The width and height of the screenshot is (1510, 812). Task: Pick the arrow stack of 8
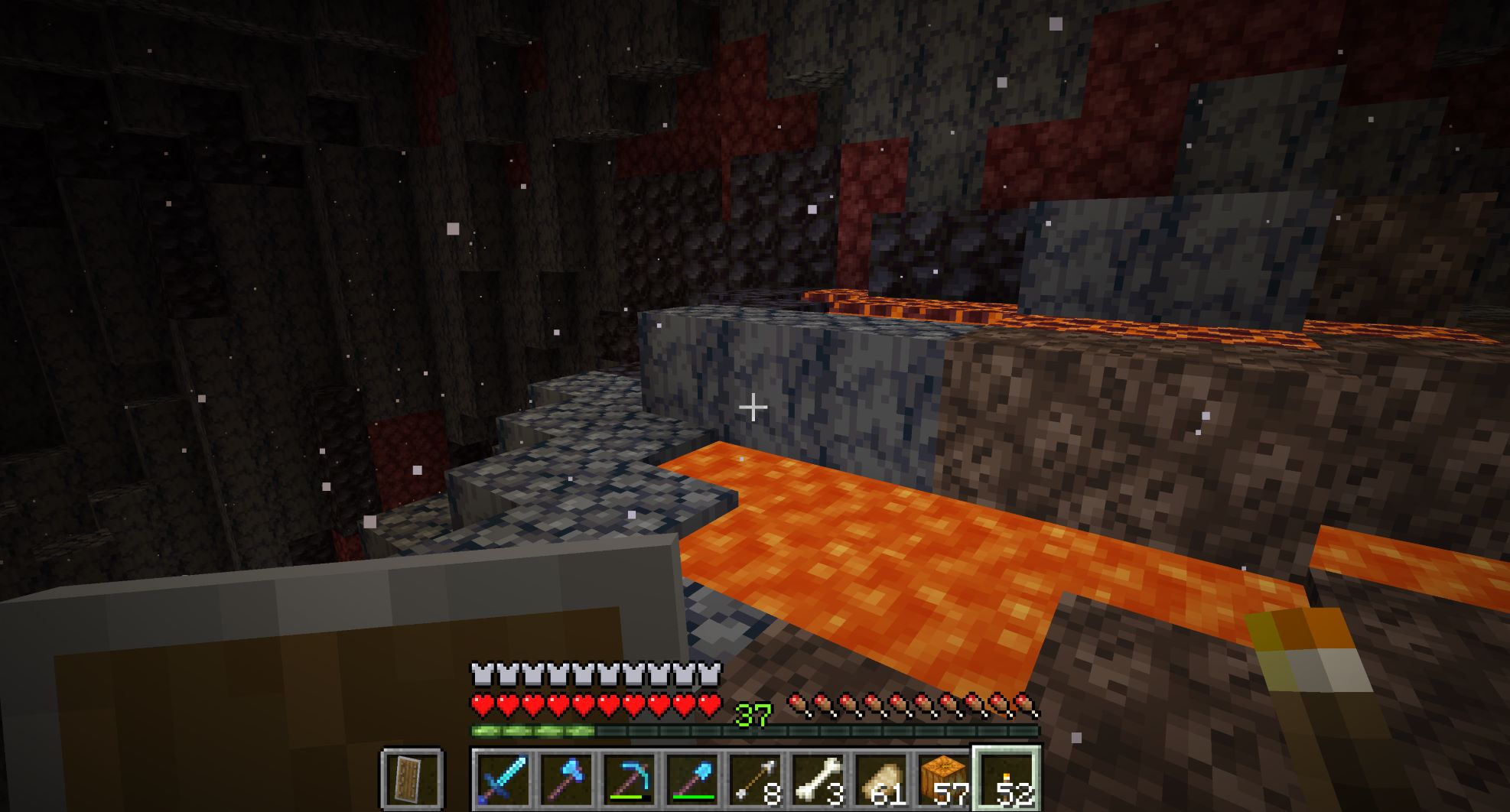pyautogui.click(x=755, y=780)
